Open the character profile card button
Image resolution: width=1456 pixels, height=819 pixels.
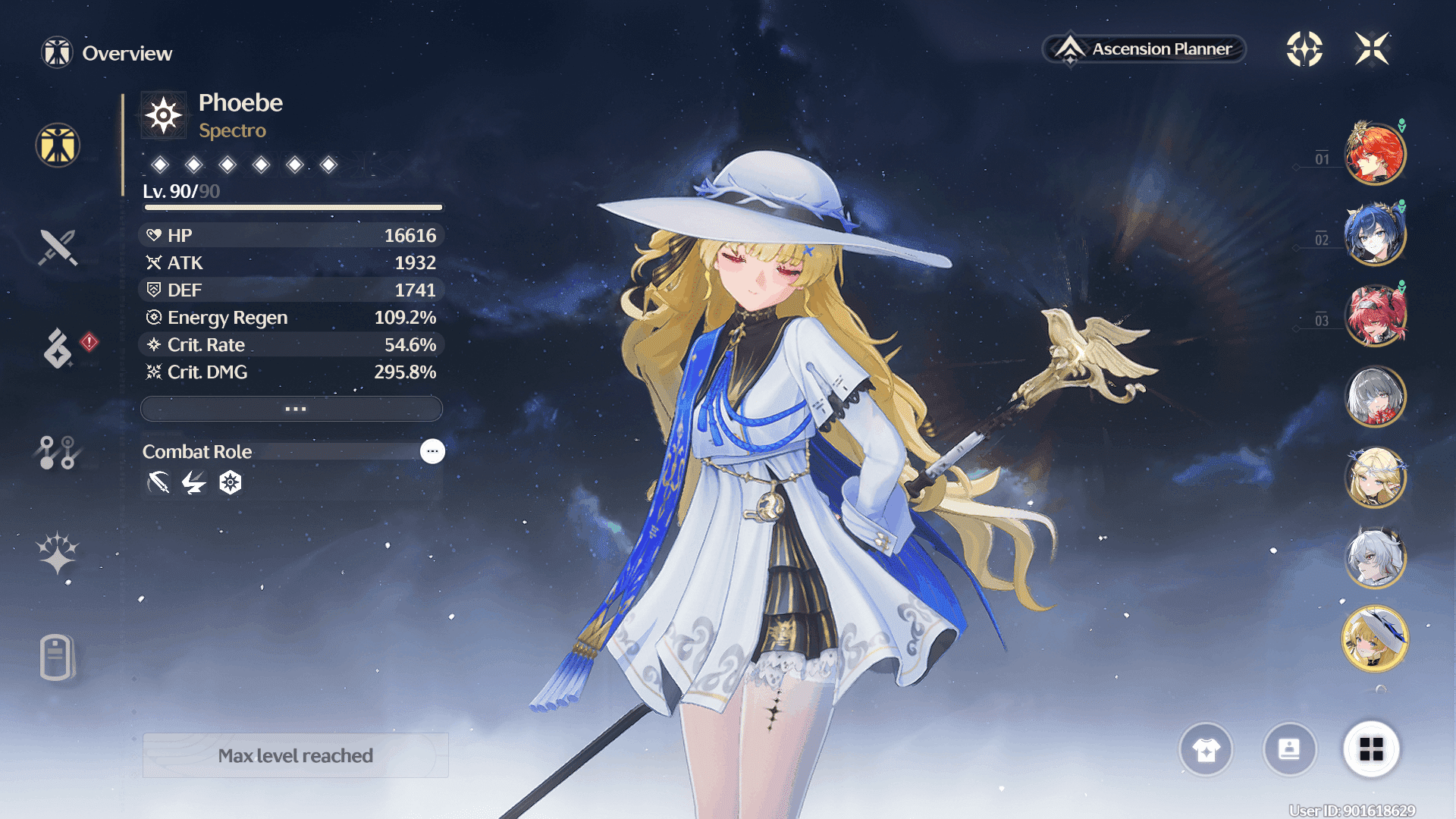tap(1289, 750)
